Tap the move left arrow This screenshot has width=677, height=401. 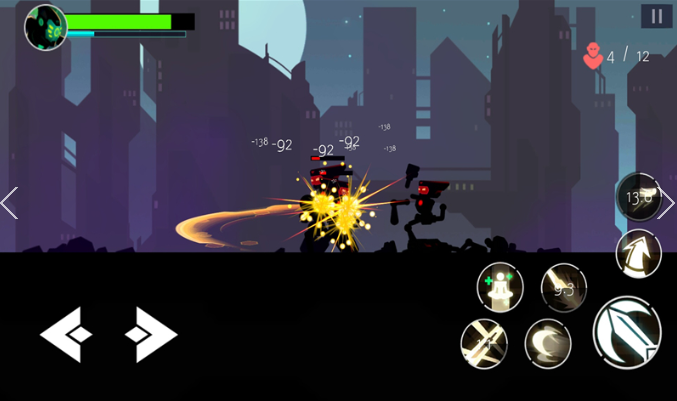pyautogui.click(x=66, y=335)
